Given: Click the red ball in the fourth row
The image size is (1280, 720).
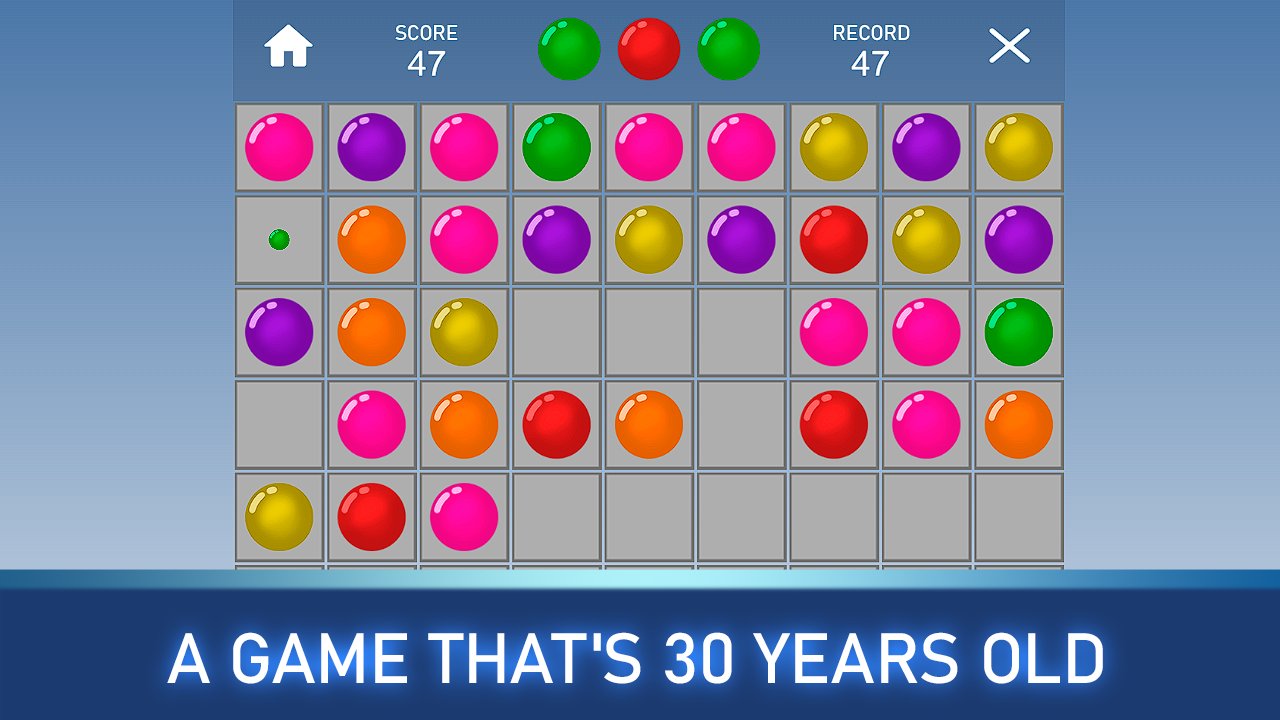Looking at the screenshot, I should point(556,425).
